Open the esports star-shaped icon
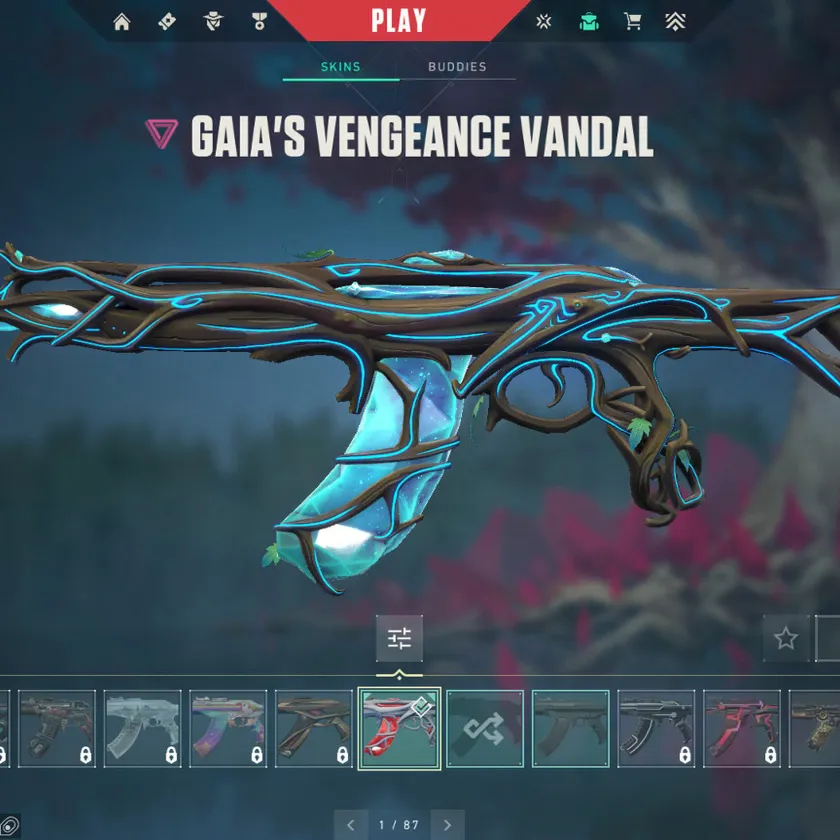The width and height of the screenshot is (840, 840). [x=544, y=22]
